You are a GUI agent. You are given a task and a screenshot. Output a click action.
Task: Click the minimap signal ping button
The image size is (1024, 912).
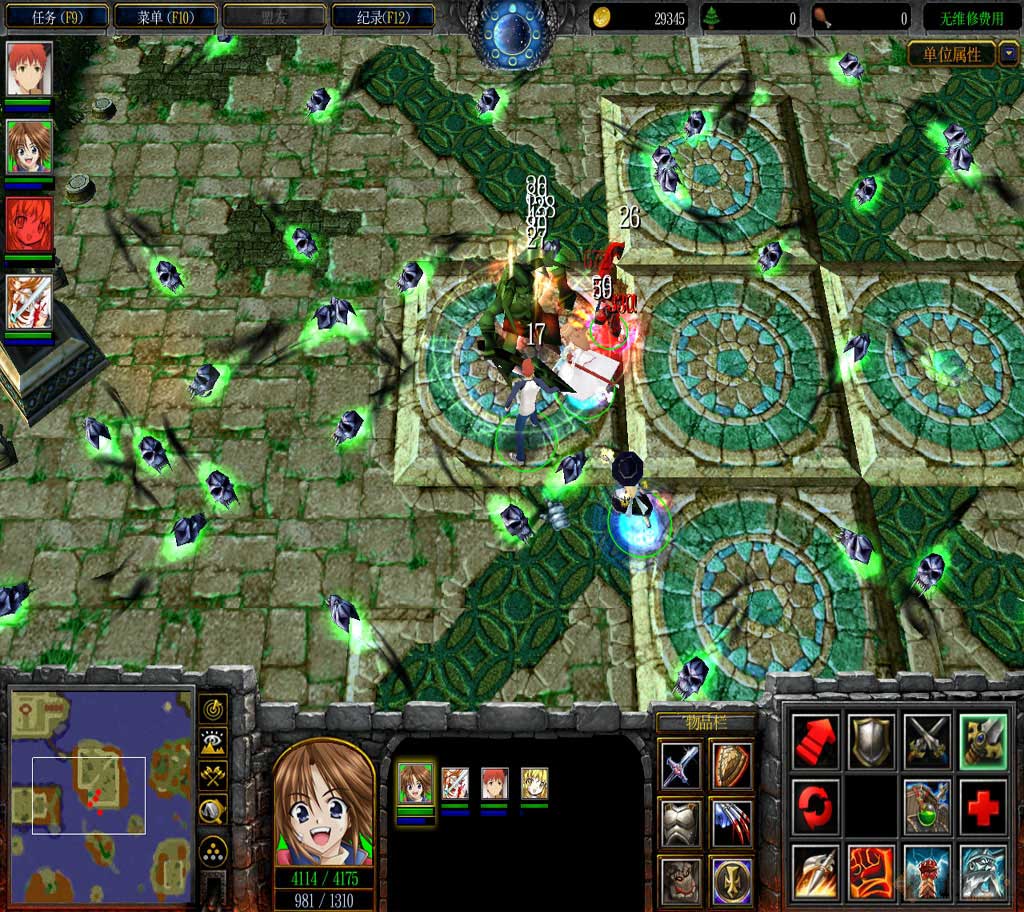tap(213, 709)
